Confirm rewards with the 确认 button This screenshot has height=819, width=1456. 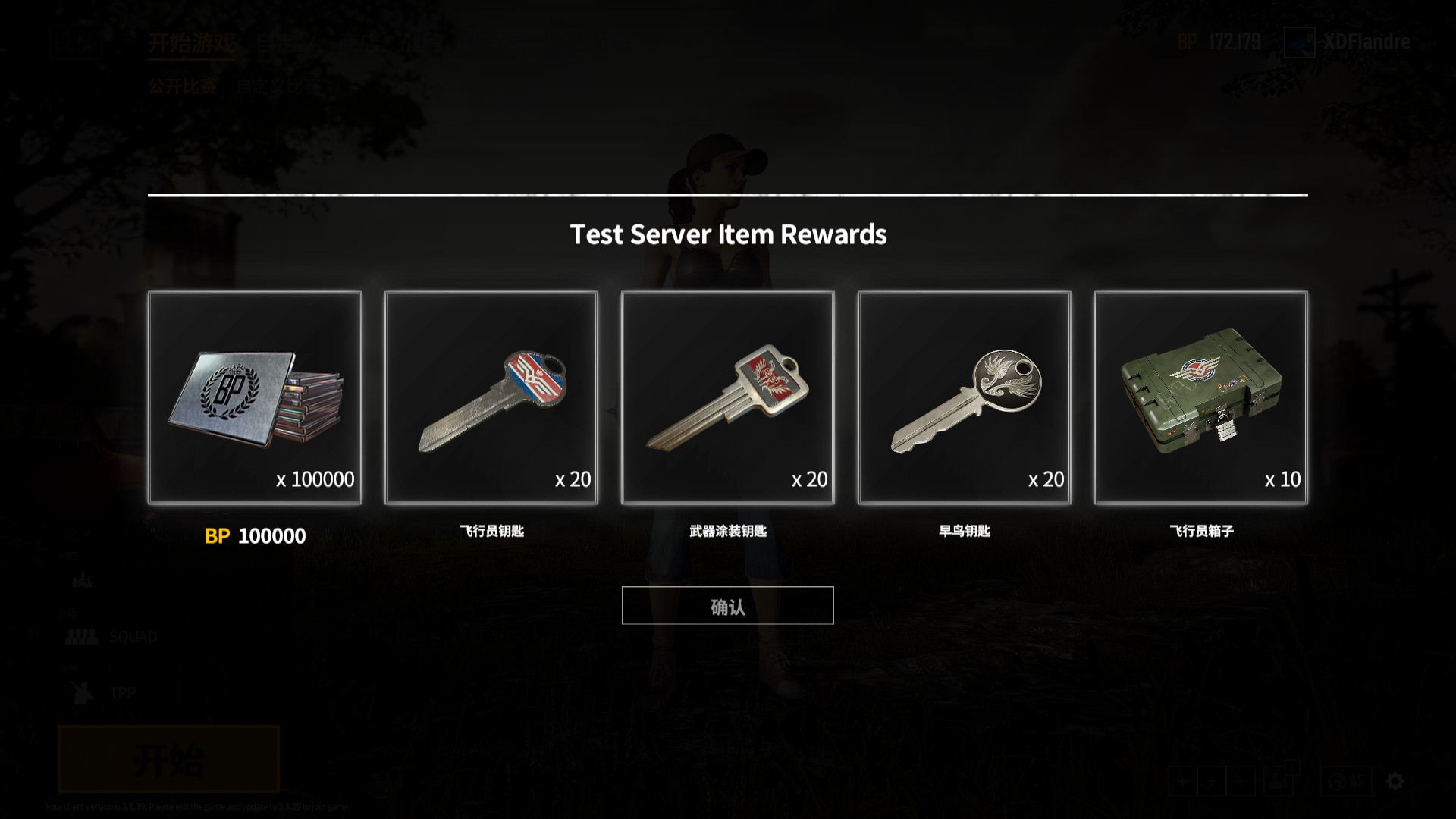point(727,606)
